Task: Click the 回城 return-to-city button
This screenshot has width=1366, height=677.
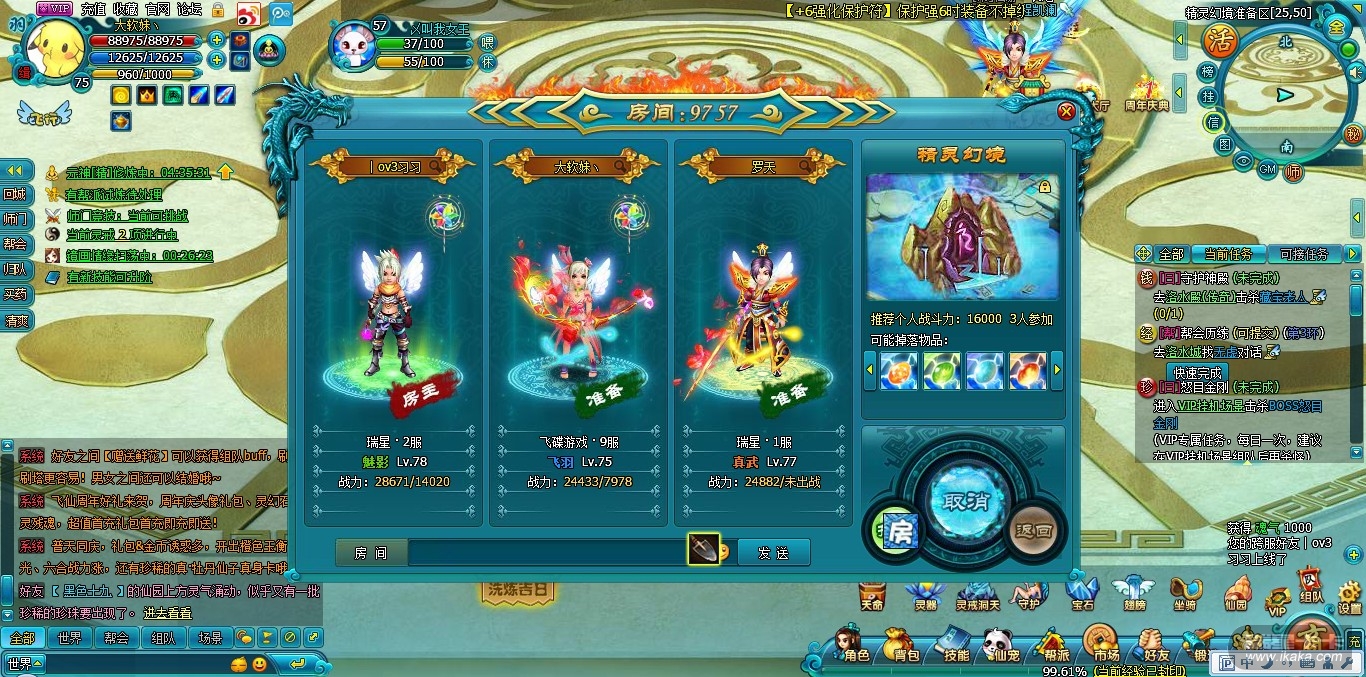Action: coord(15,194)
